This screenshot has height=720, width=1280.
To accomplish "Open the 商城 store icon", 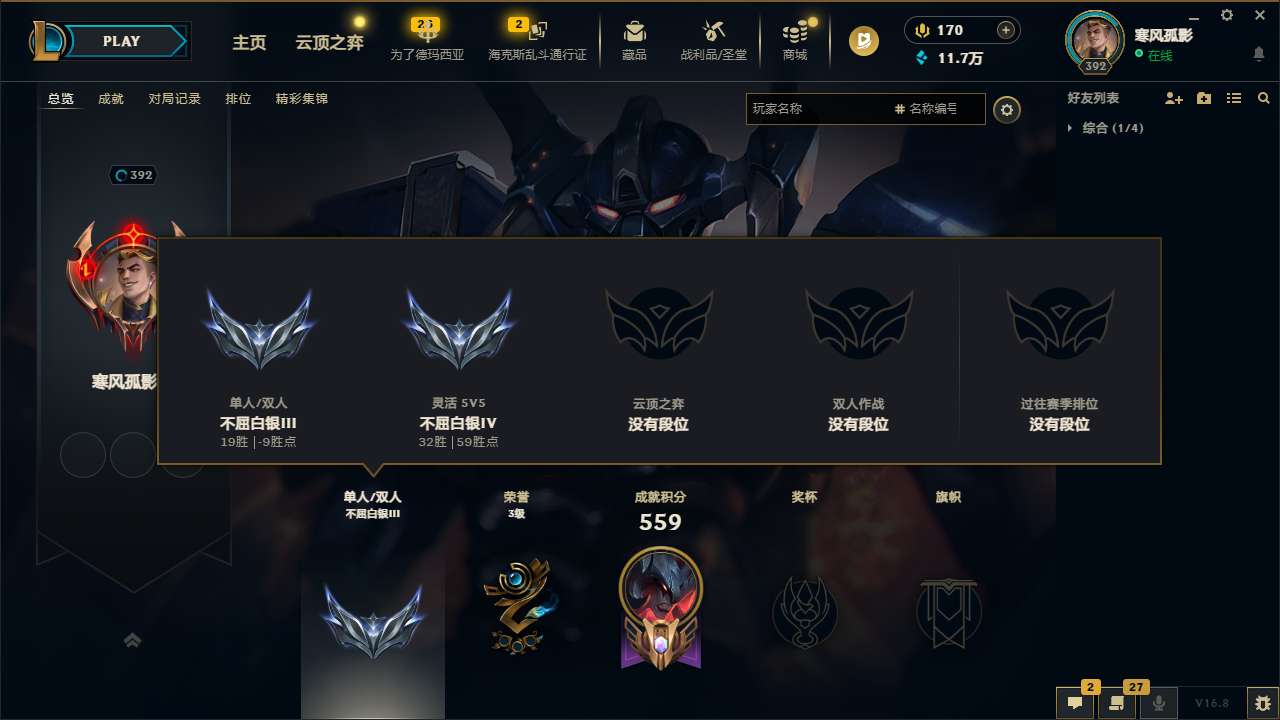I will tap(795, 40).
